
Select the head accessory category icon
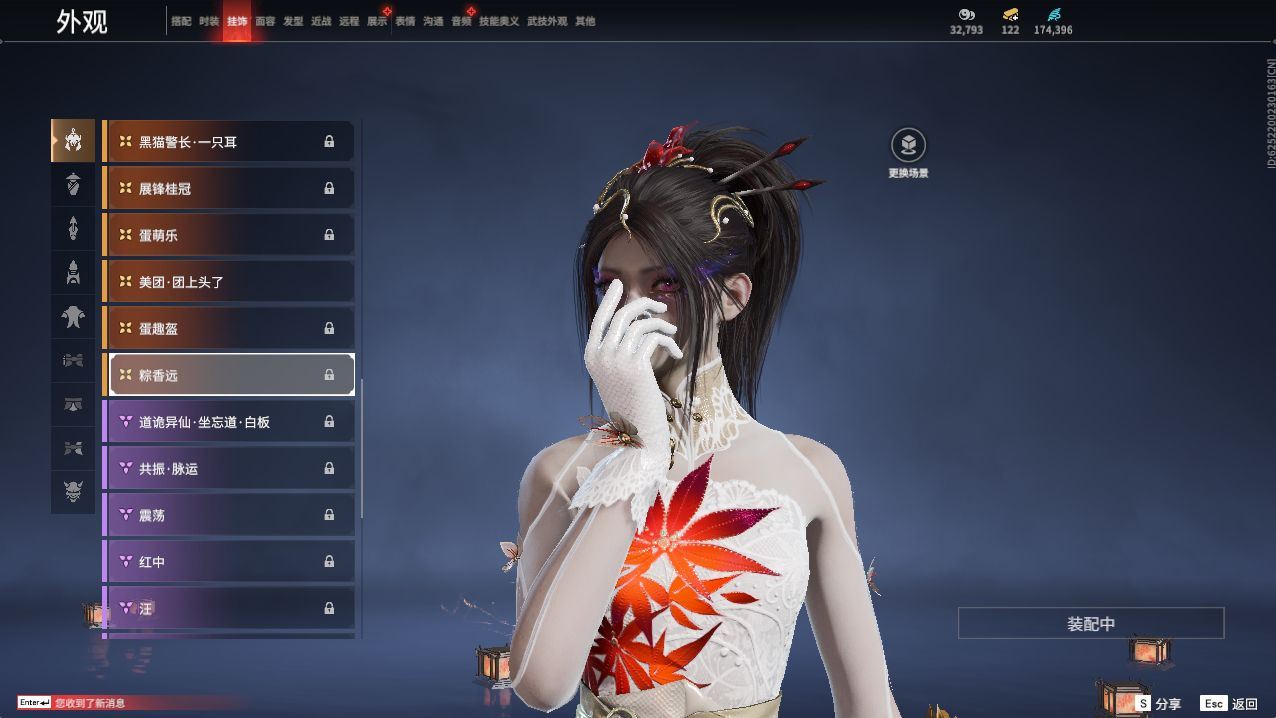point(73,141)
